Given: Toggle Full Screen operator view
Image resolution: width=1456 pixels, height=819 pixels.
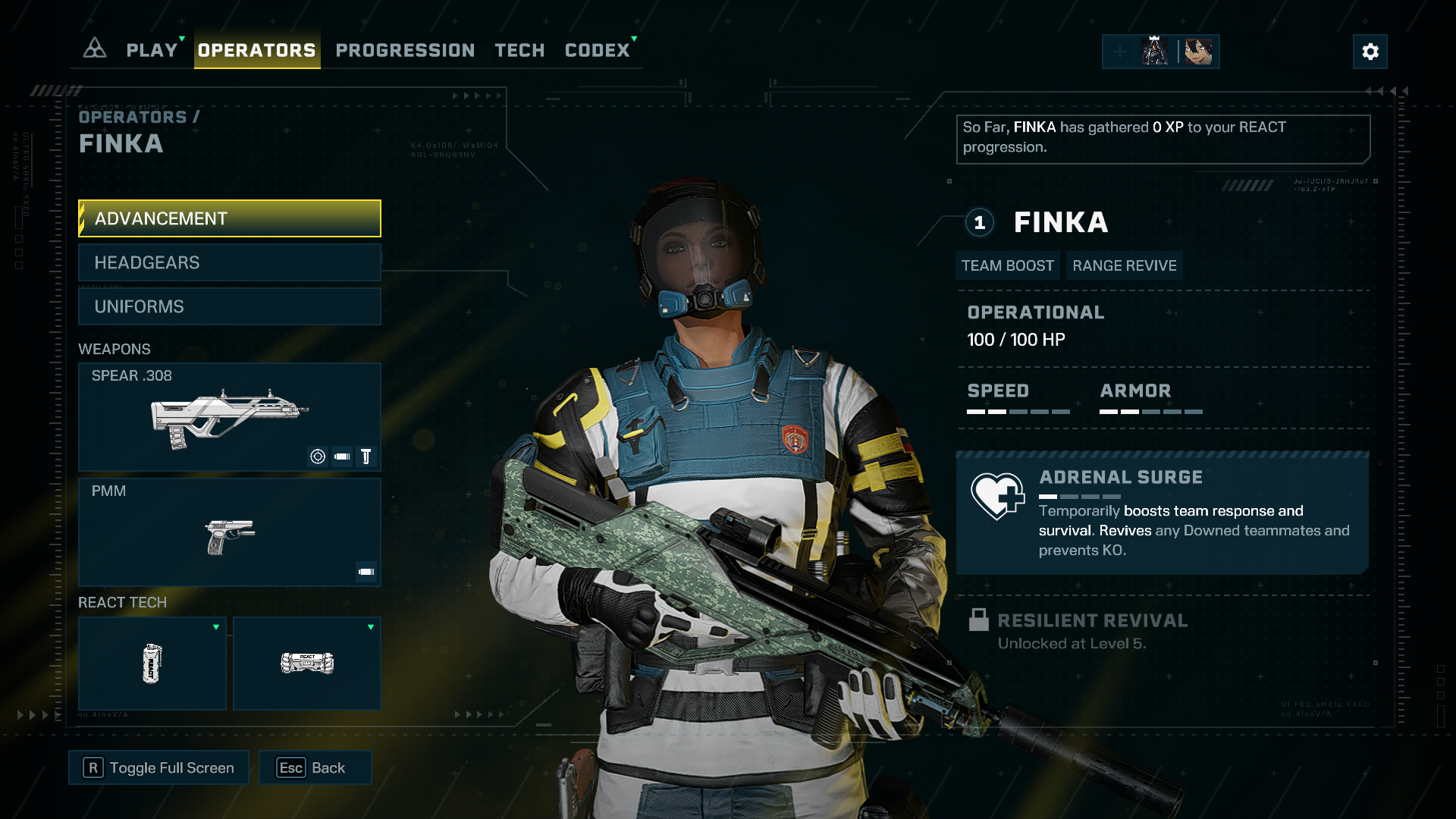Looking at the screenshot, I should 158,767.
